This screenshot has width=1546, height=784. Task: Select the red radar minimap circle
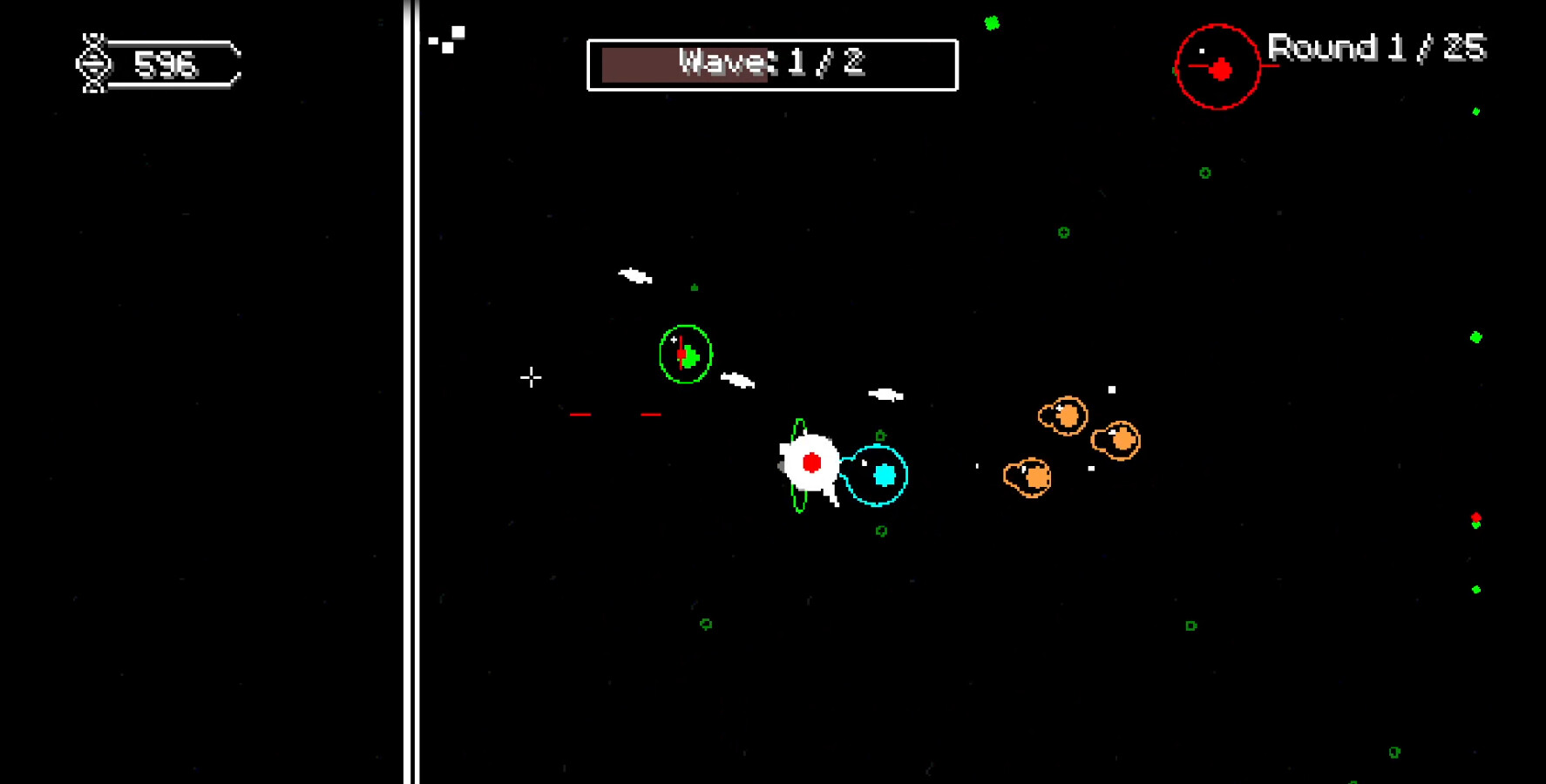click(1217, 64)
